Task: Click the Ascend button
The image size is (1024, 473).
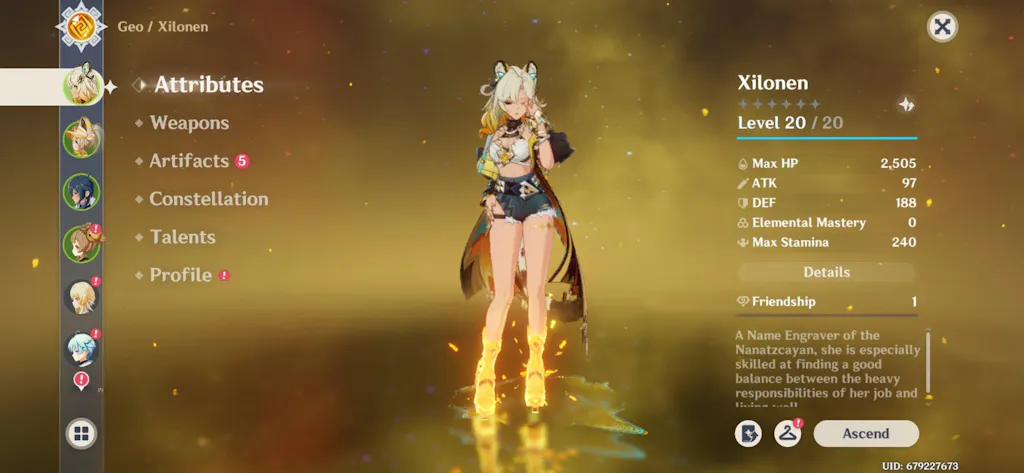Action: 865,433
